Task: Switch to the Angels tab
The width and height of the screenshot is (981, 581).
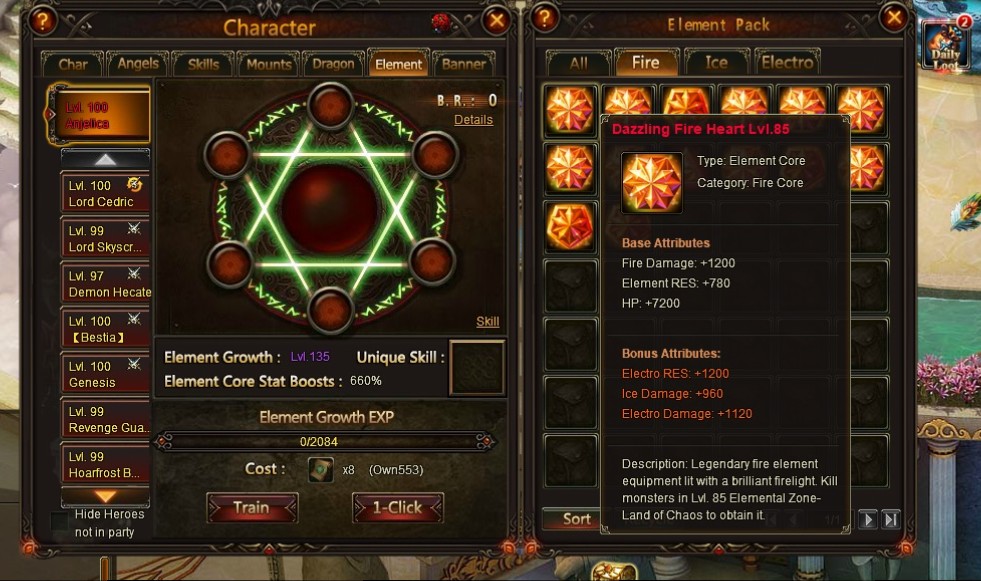Action: [x=138, y=64]
